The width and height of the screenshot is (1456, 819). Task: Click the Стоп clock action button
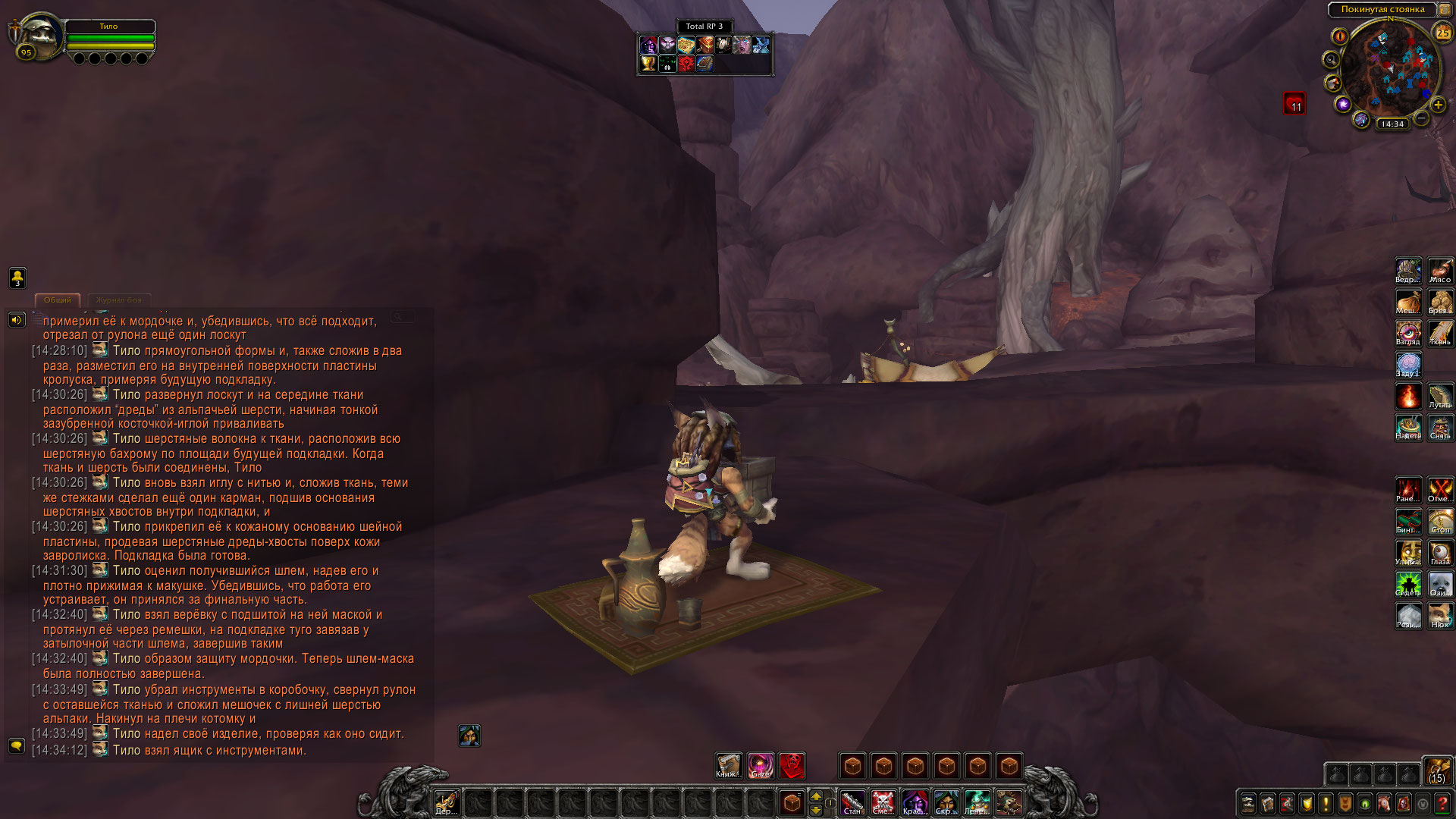tap(1440, 521)
